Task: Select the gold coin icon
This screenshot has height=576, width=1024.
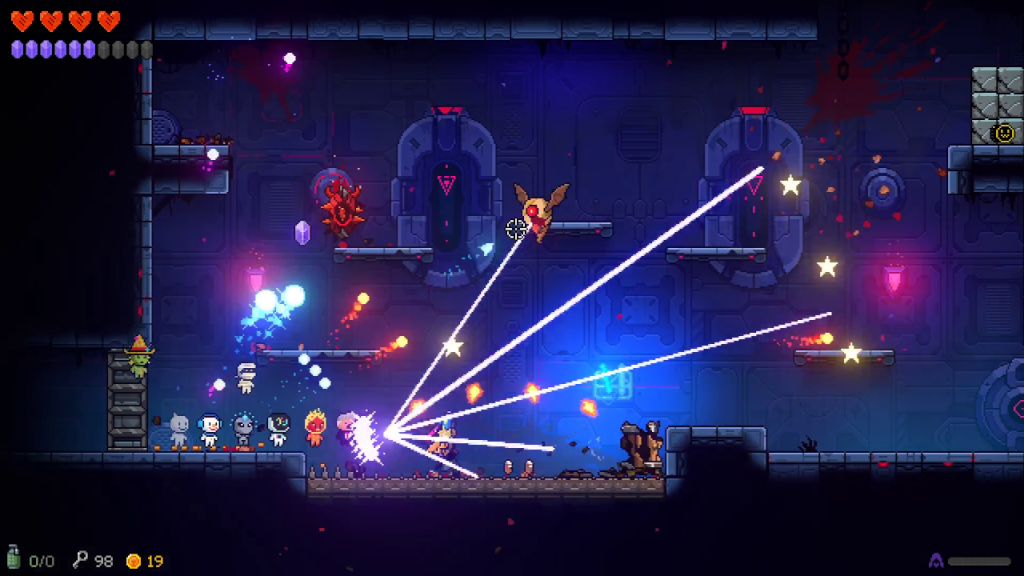Action: point(133,561)
